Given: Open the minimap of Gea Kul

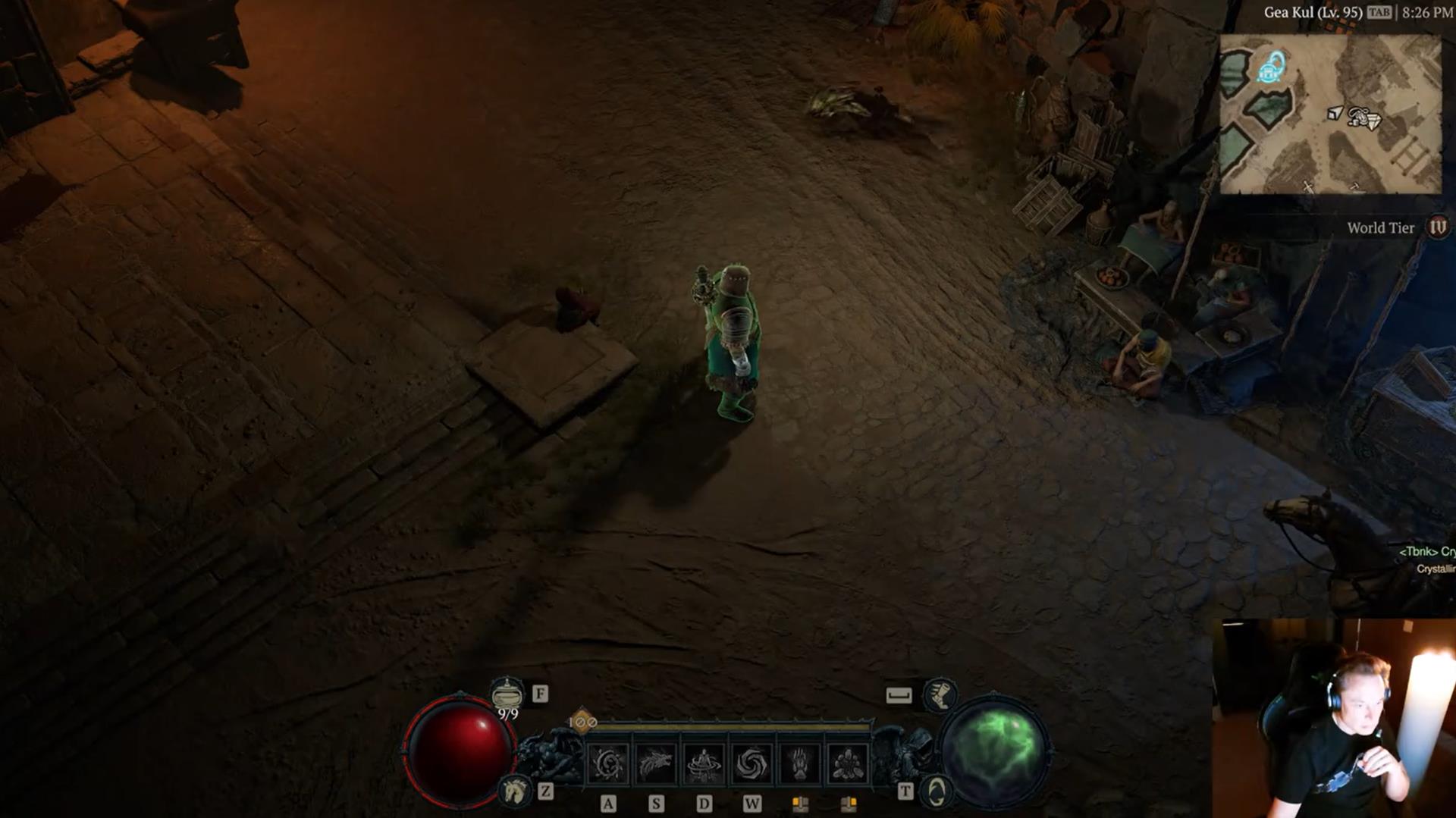Looking at the screenshot, I should click(1331, 114).
